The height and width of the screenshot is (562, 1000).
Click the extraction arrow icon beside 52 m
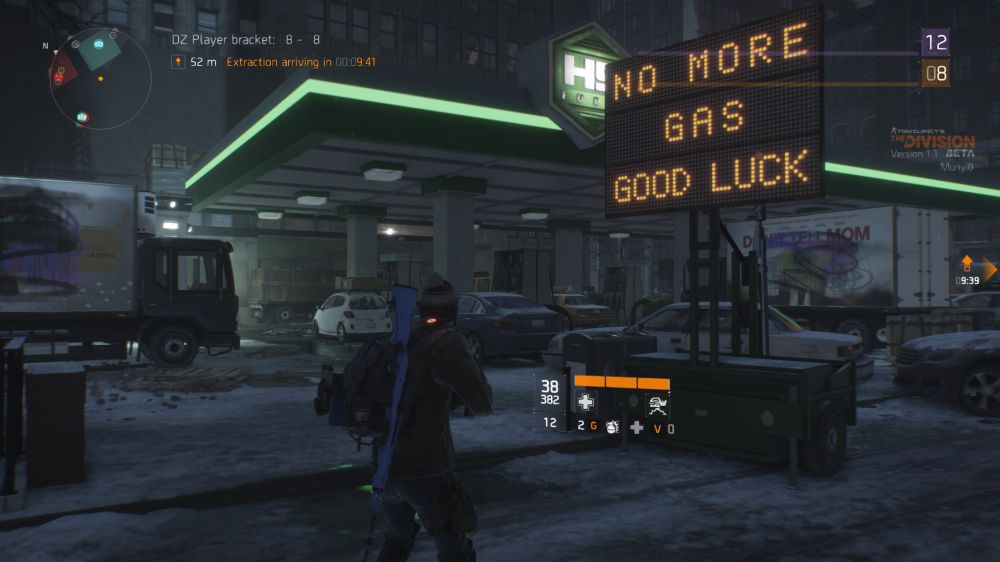tap(178, 62)
